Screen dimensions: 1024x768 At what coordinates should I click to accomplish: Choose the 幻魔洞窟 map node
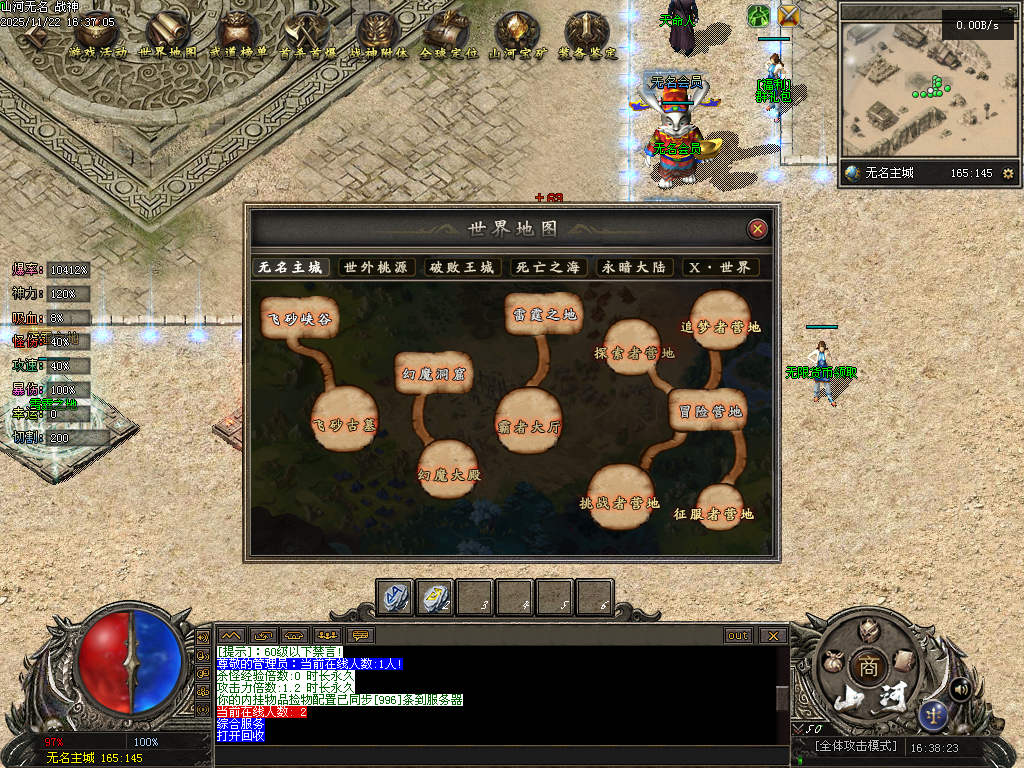(x=433, y=373)
